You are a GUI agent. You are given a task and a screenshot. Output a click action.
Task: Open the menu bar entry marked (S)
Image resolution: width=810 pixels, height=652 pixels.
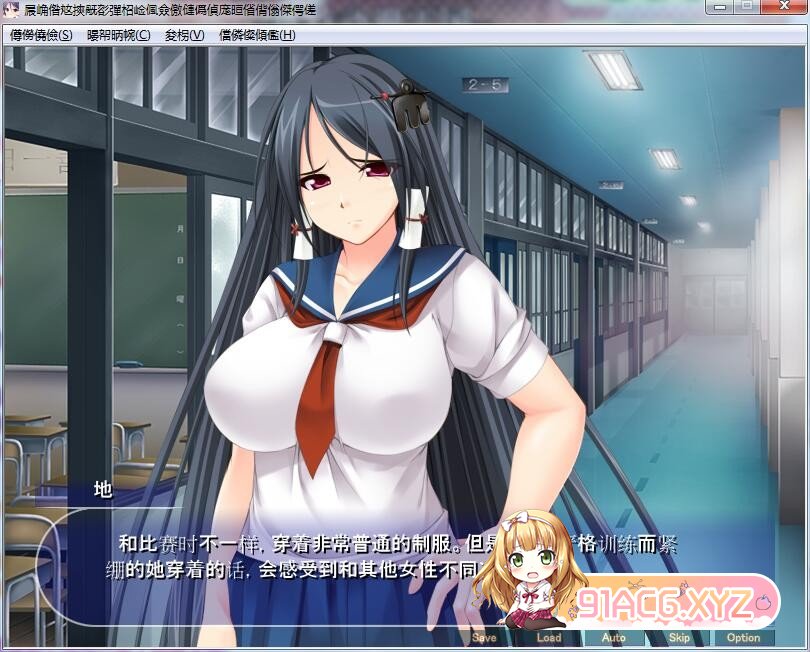(42, 35)
